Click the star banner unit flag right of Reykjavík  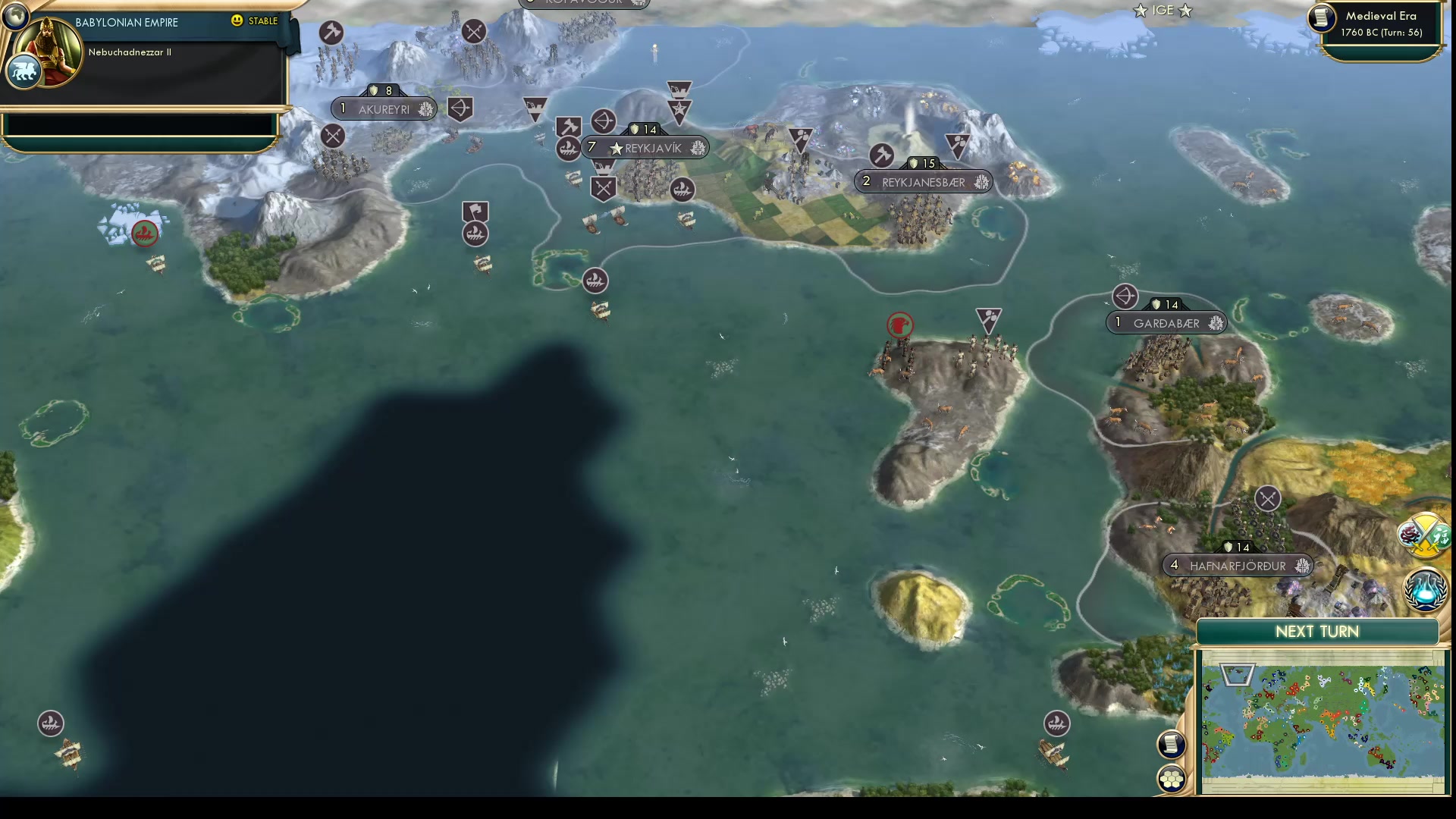tap(679, 110)
